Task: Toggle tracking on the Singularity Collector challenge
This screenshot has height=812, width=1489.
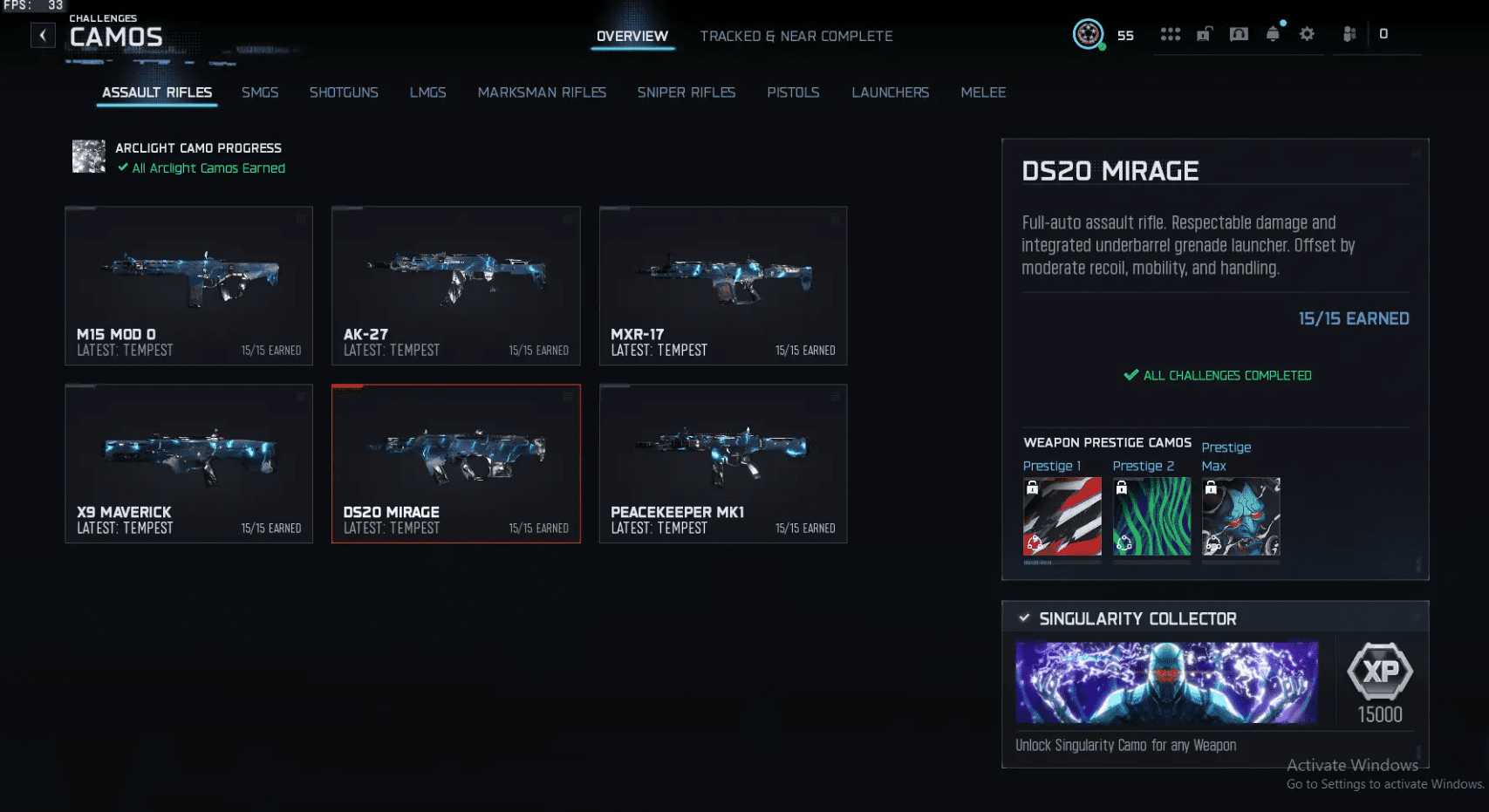Action: (x=1024, y=618)
